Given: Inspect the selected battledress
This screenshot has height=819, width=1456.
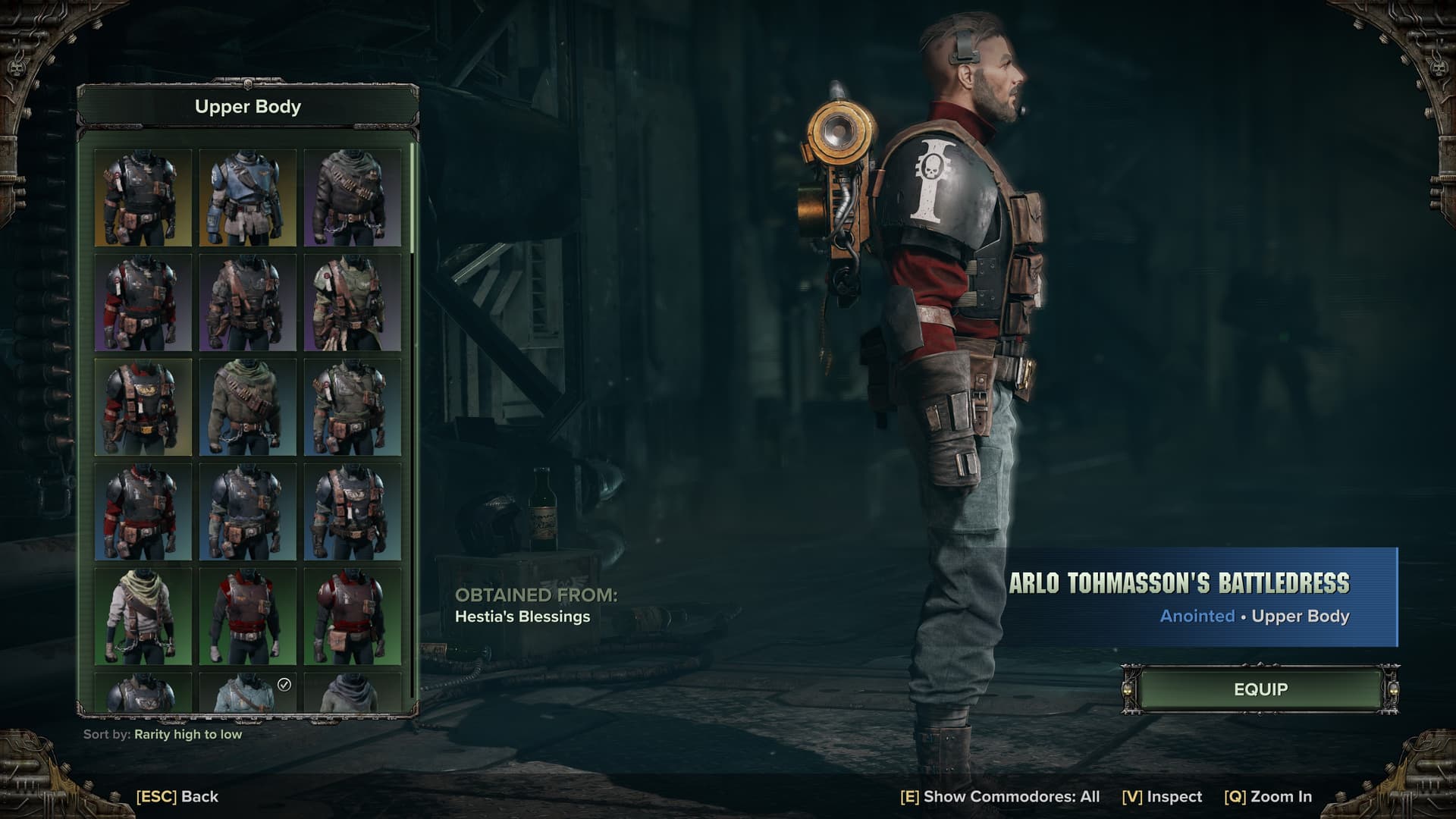Looking at the screenshot, I should (1162, 796).
